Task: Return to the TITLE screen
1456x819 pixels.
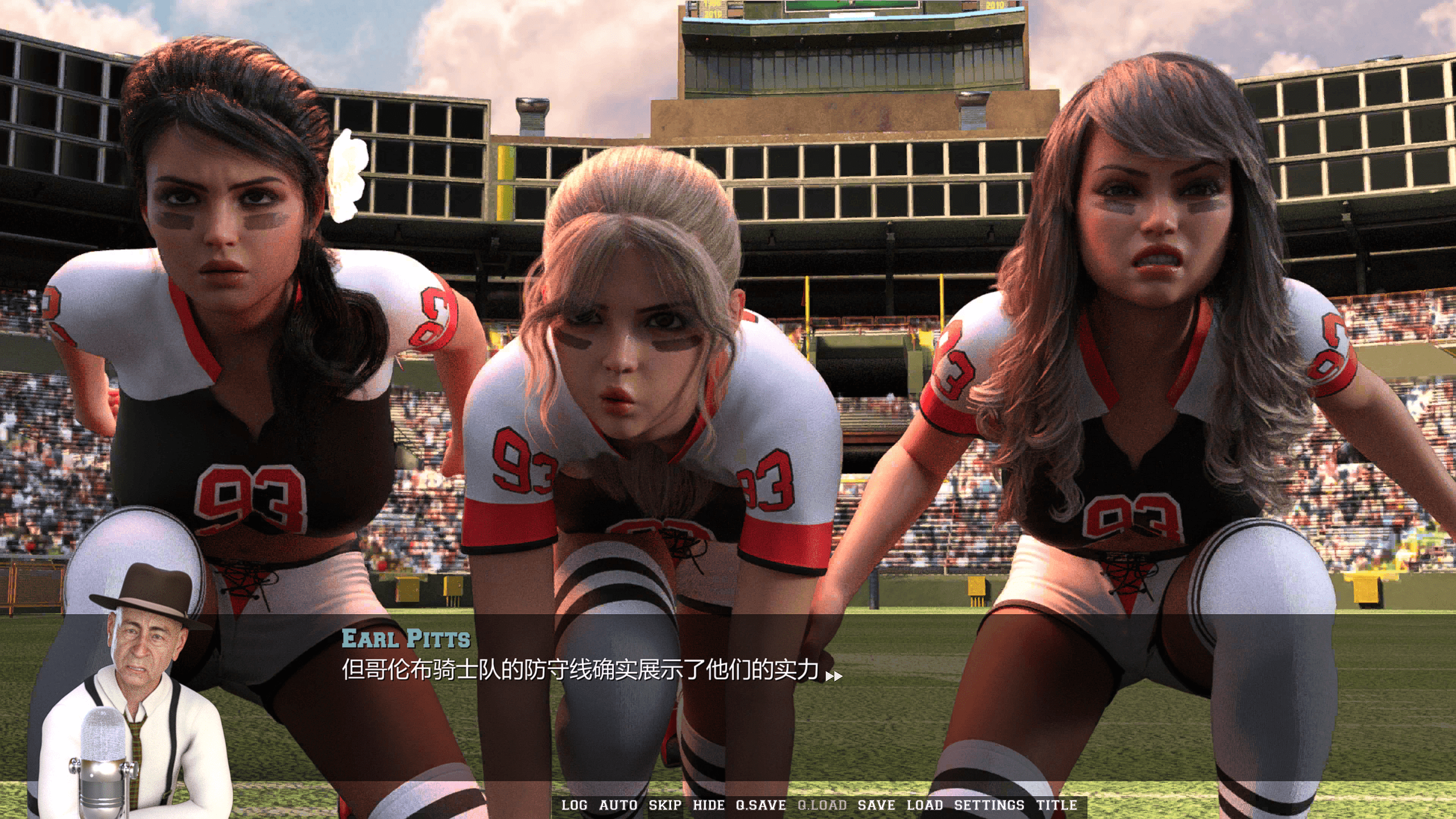Action: 1057,805
